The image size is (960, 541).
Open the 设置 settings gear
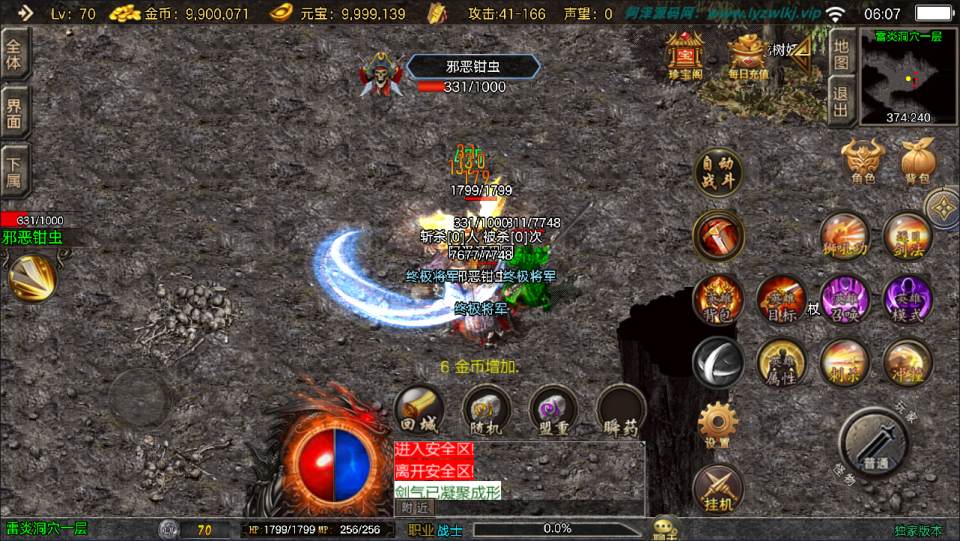pos(717,424)
